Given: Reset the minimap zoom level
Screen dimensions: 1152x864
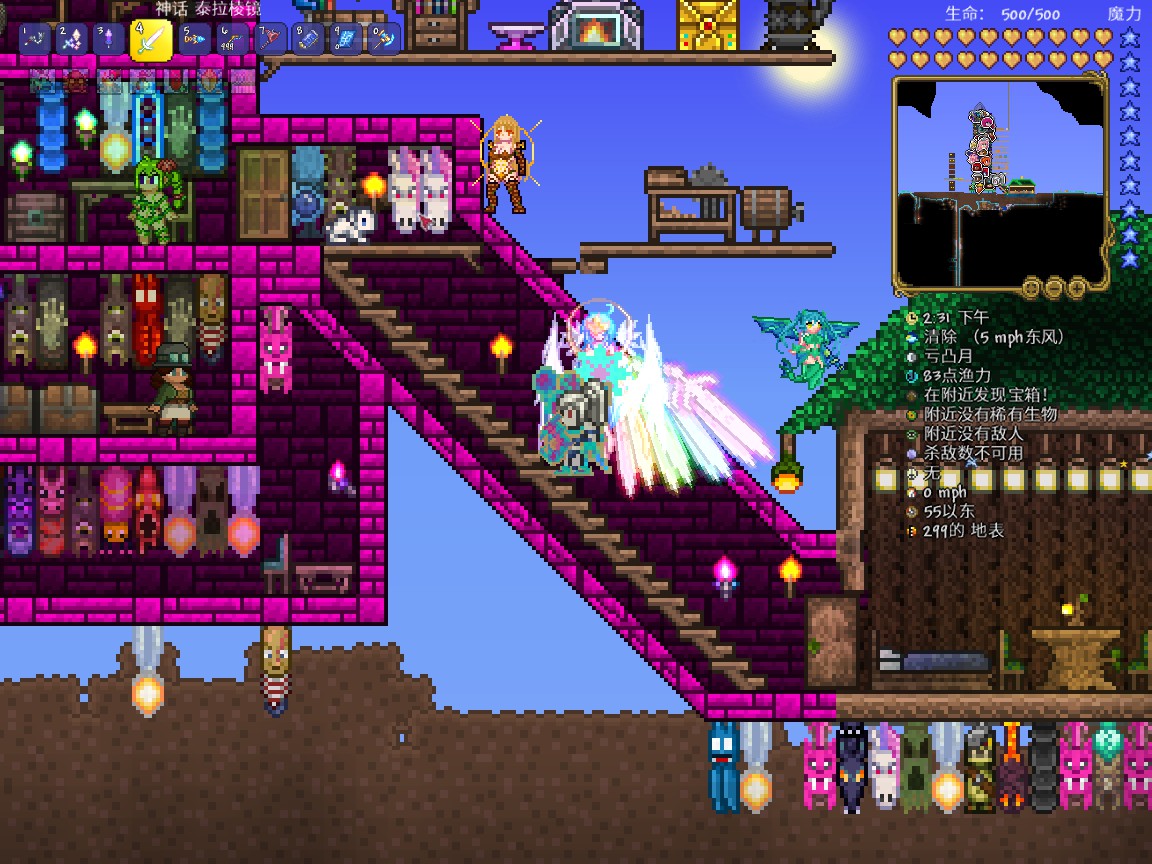Looking at the screenshot, I should (1032, 288).
